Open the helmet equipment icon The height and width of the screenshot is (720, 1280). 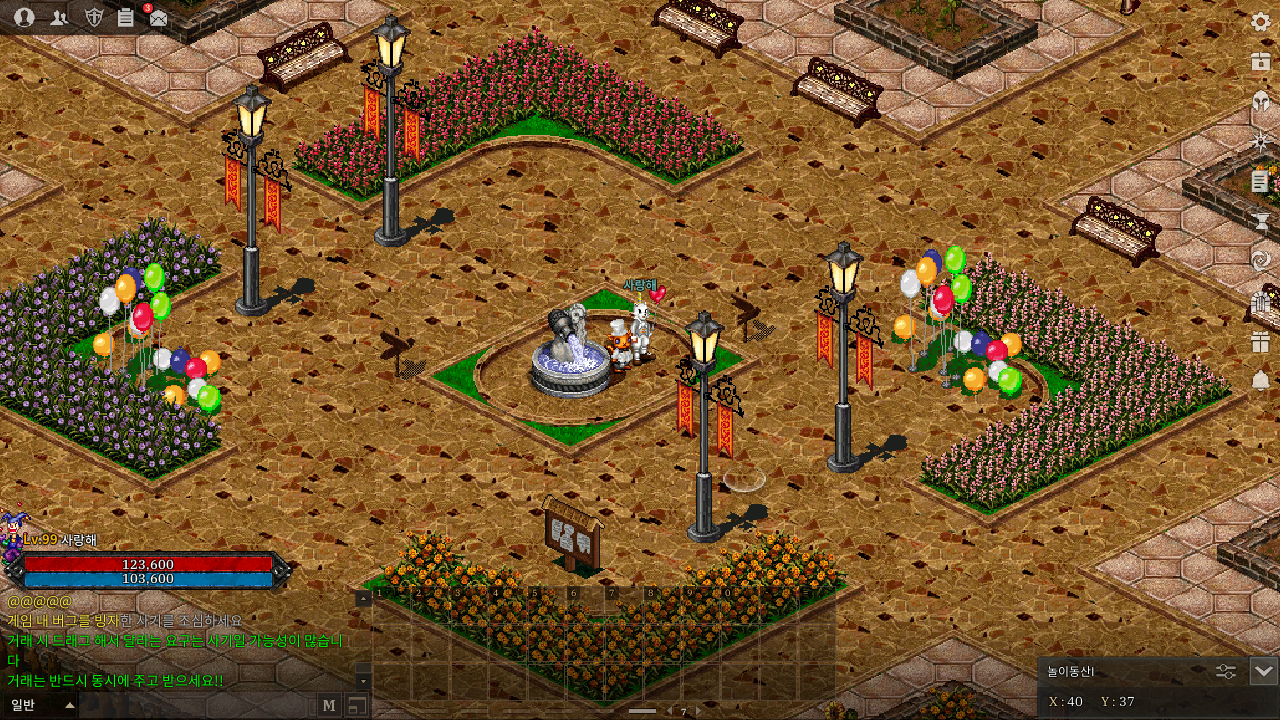pyautogui.click(x=1260, y=102)
